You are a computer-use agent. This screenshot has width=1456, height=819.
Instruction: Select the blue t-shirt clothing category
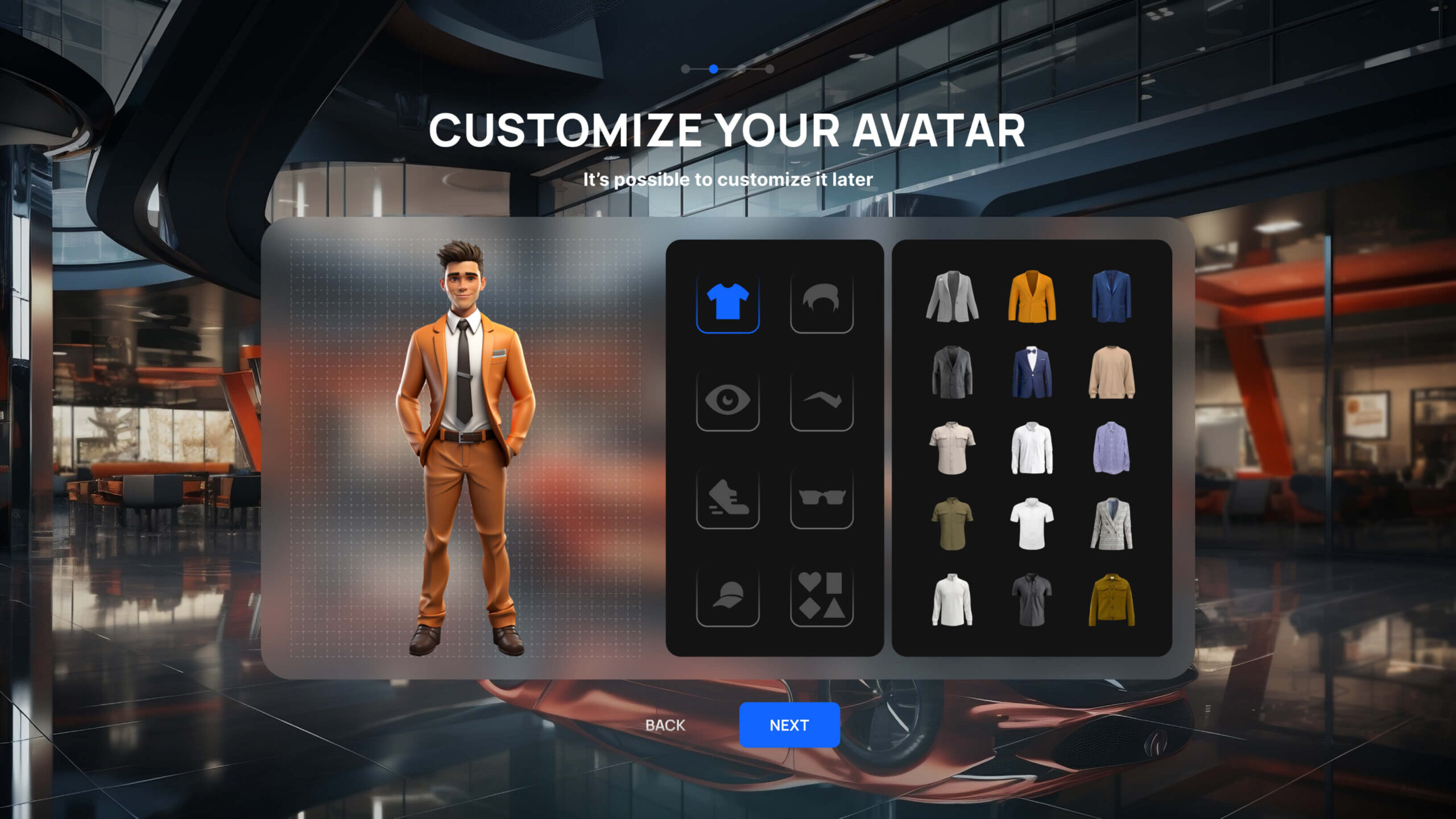727,301
